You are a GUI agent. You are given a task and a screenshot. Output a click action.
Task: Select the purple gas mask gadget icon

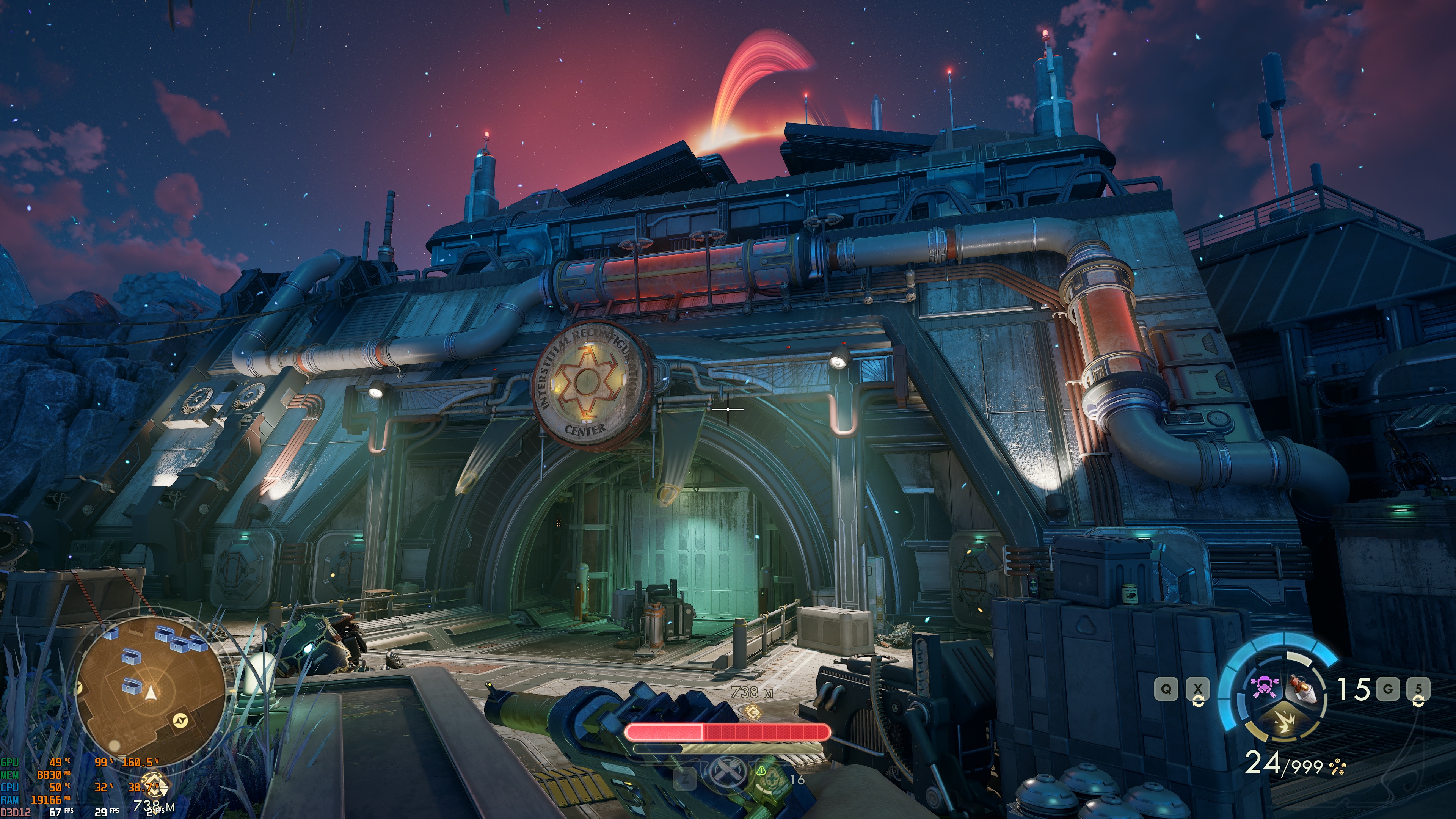click(x=1265, y=689)
